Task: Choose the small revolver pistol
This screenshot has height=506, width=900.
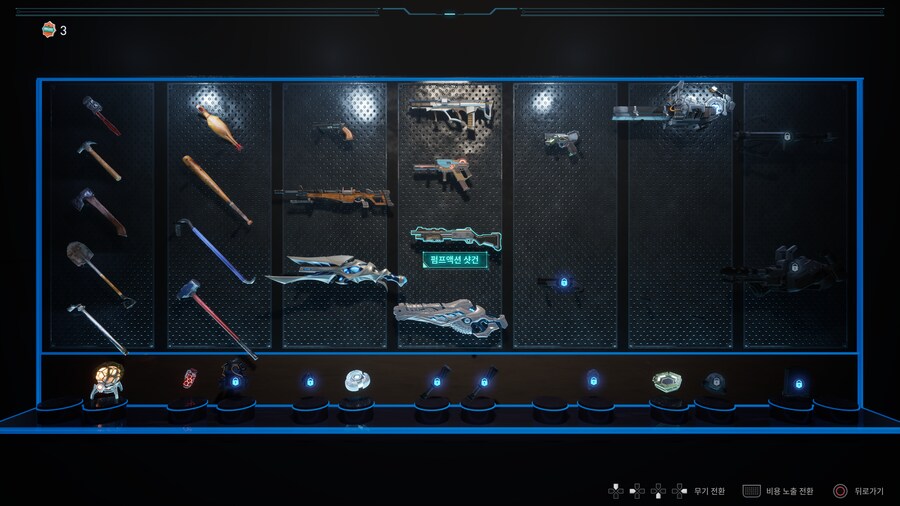Action: tap(335, 130)
